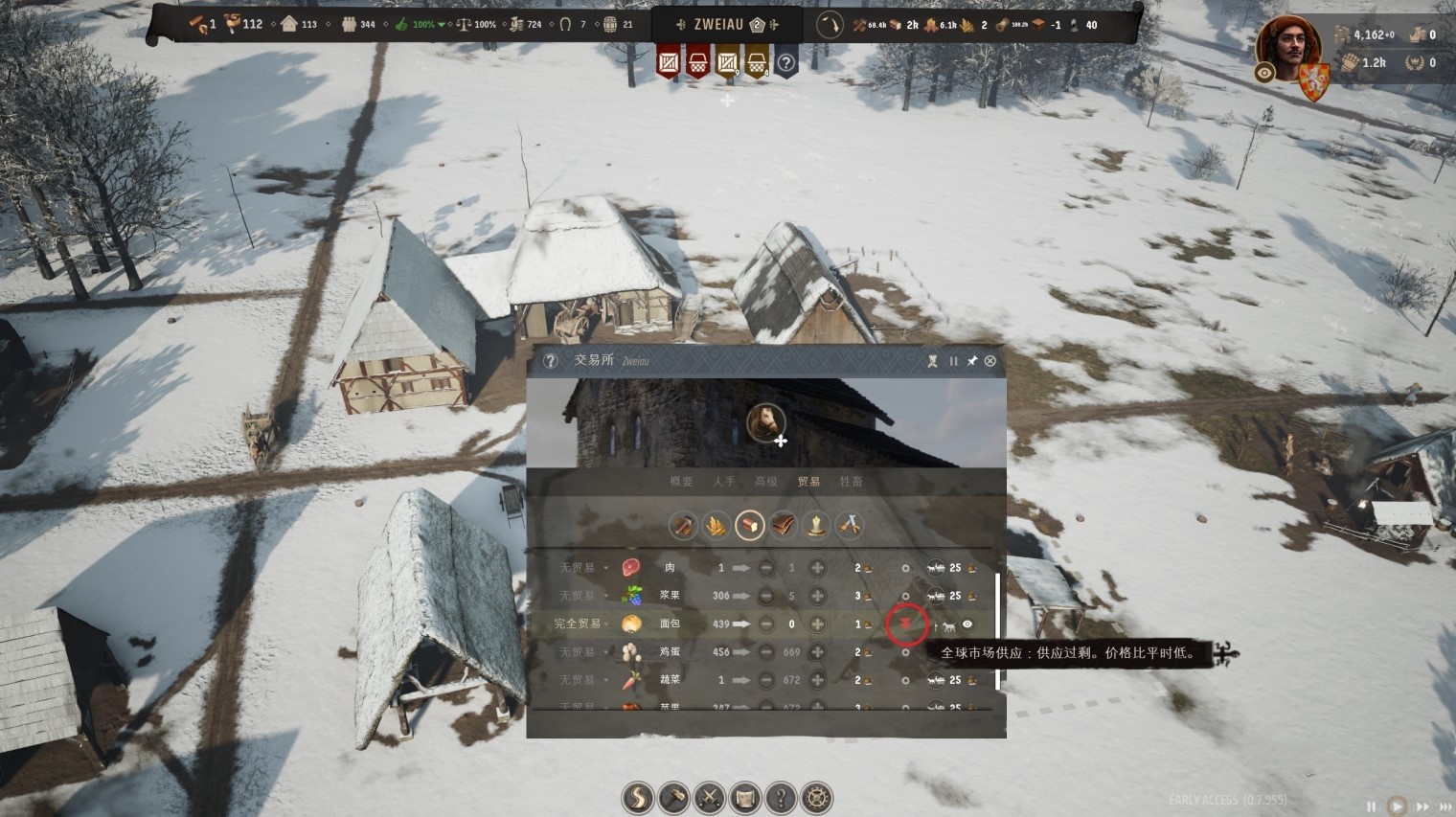Pause work at the trading post
The width and height of the screenshot is (1456, 817).
[x=953, y=361]
